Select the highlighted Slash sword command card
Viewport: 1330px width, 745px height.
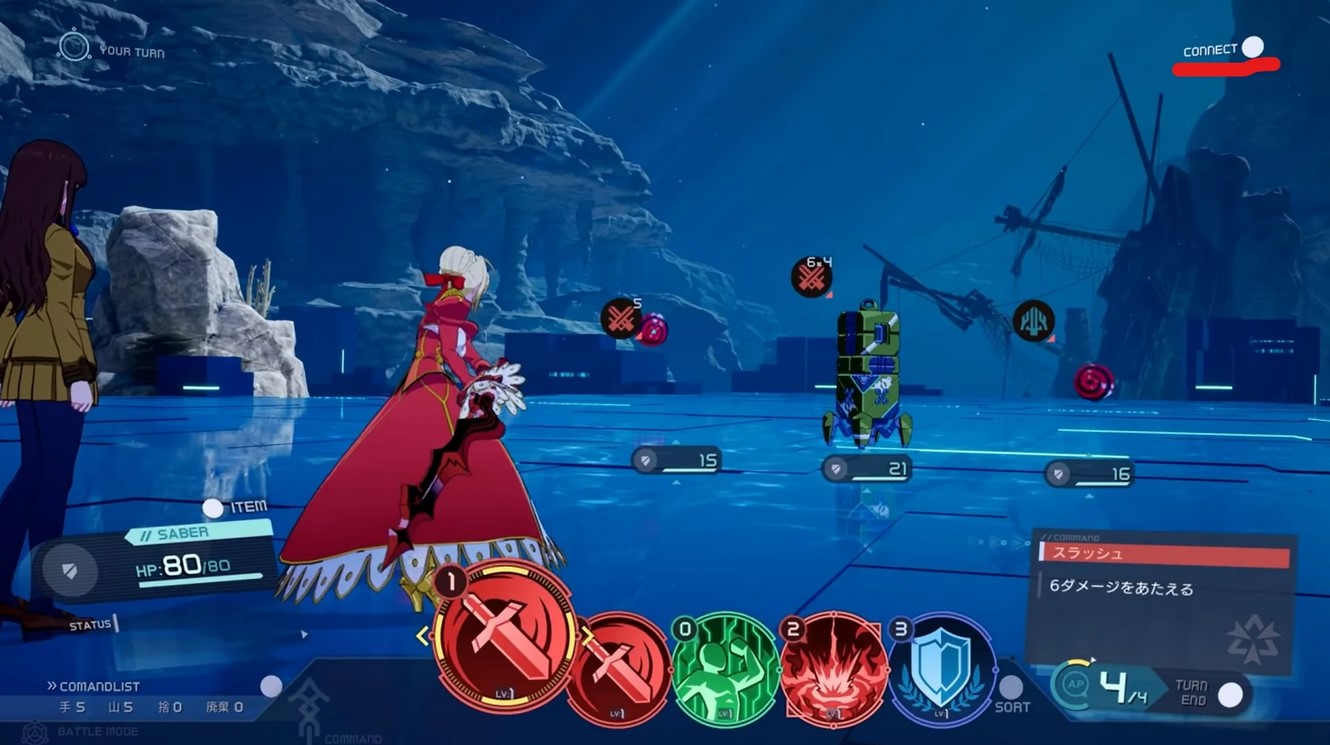(x=506, y=638)
